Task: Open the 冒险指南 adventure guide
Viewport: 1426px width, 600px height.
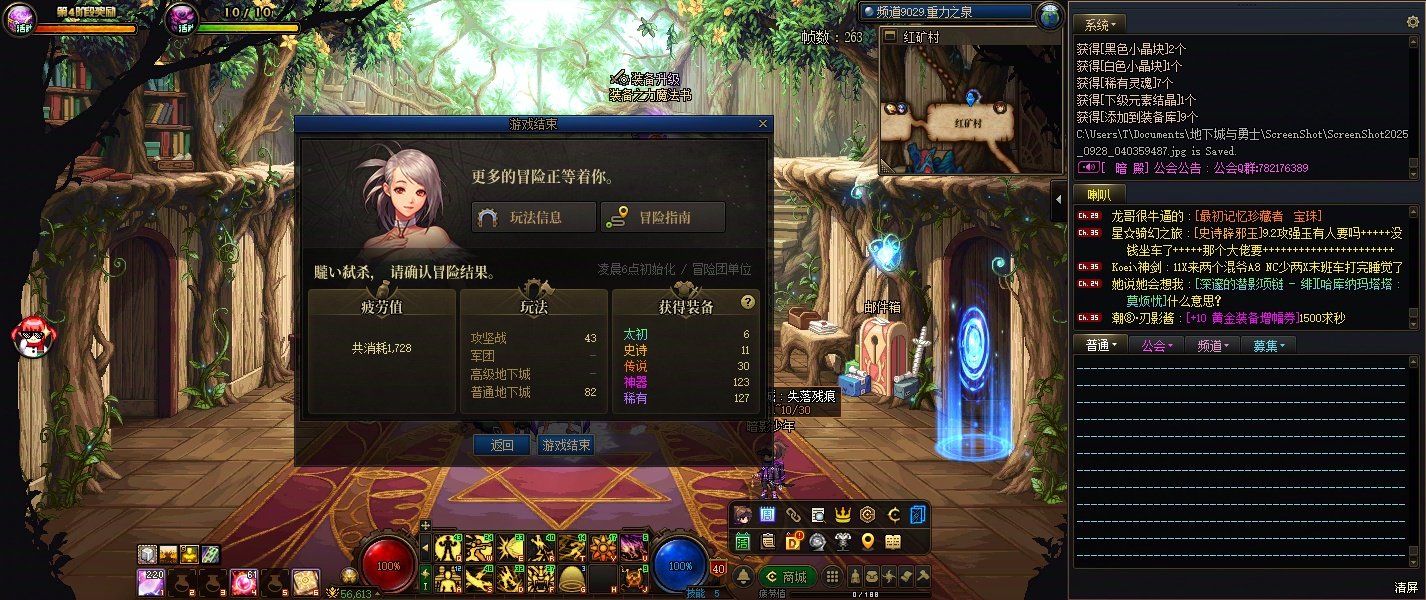Action: tap(662, 217)
